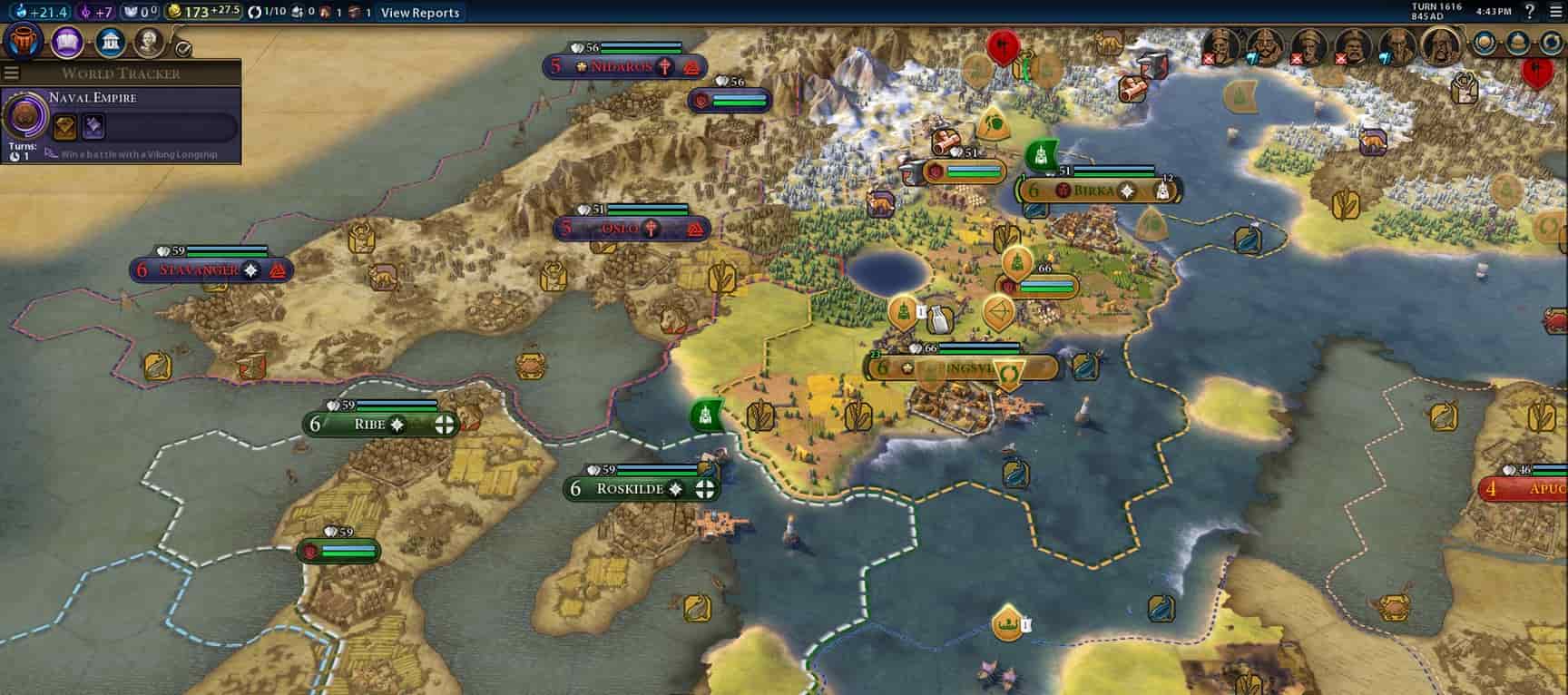
Task: Open the research tech tree button
Action: tap(24, 42)
